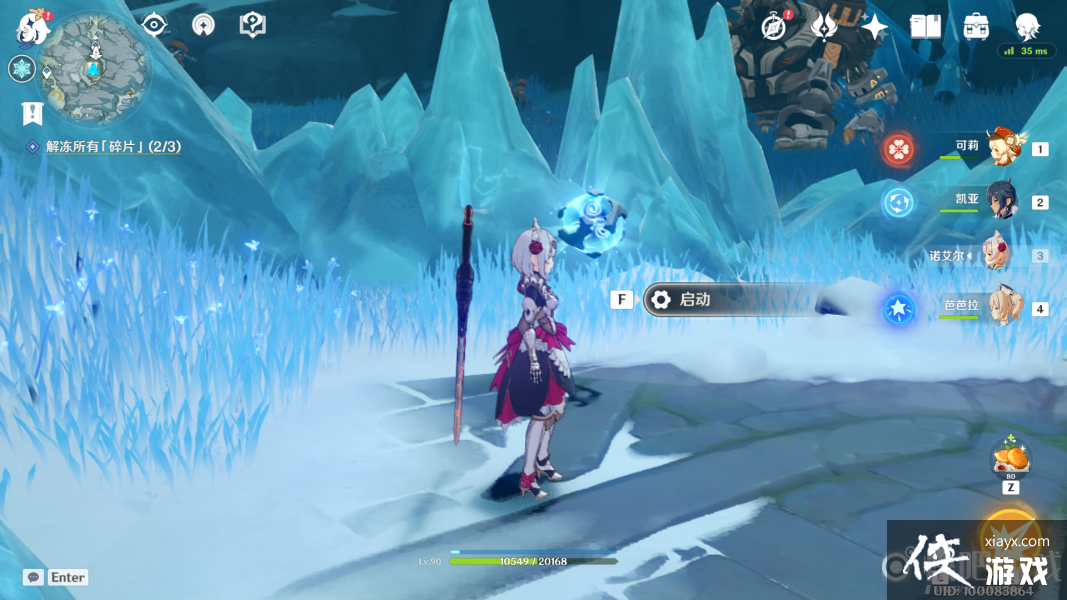Open the question mark tutorial icon
The height and width of the screenshot is (600, 1067).
point(253,25)
